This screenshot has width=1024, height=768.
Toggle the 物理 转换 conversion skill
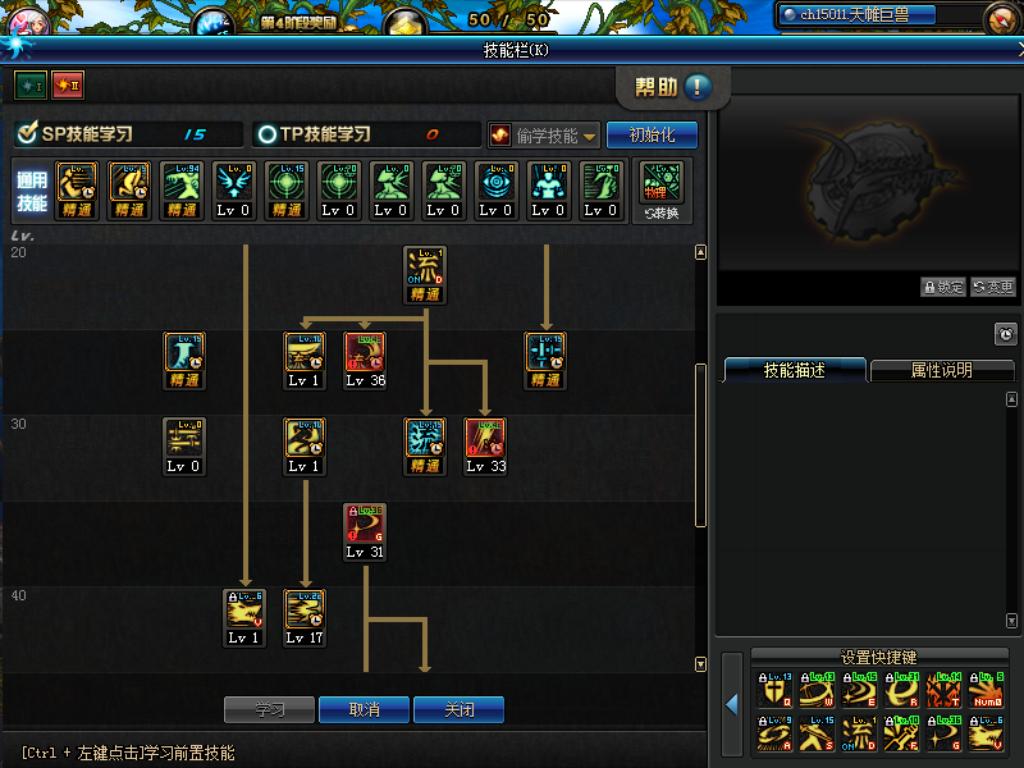[661, 190]
